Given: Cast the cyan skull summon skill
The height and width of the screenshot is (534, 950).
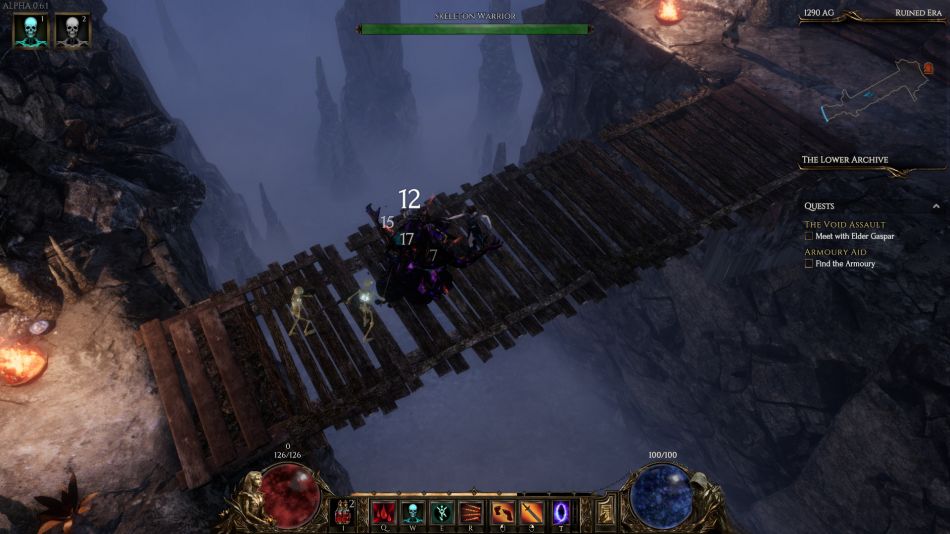Looking at the screenshot, I should pos(412,513).
